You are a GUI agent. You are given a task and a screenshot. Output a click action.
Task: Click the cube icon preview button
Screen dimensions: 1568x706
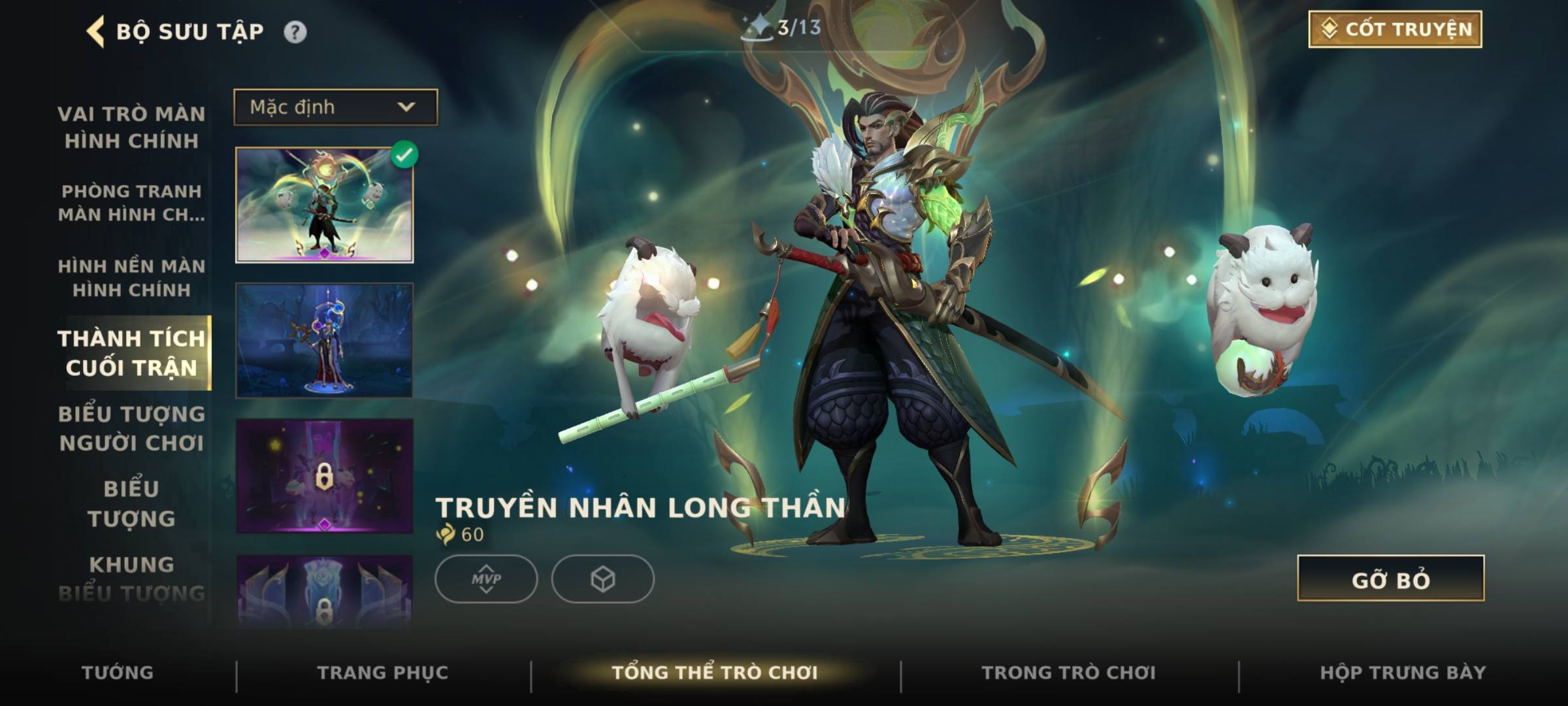pyautogui.click(x=602, y=579)
